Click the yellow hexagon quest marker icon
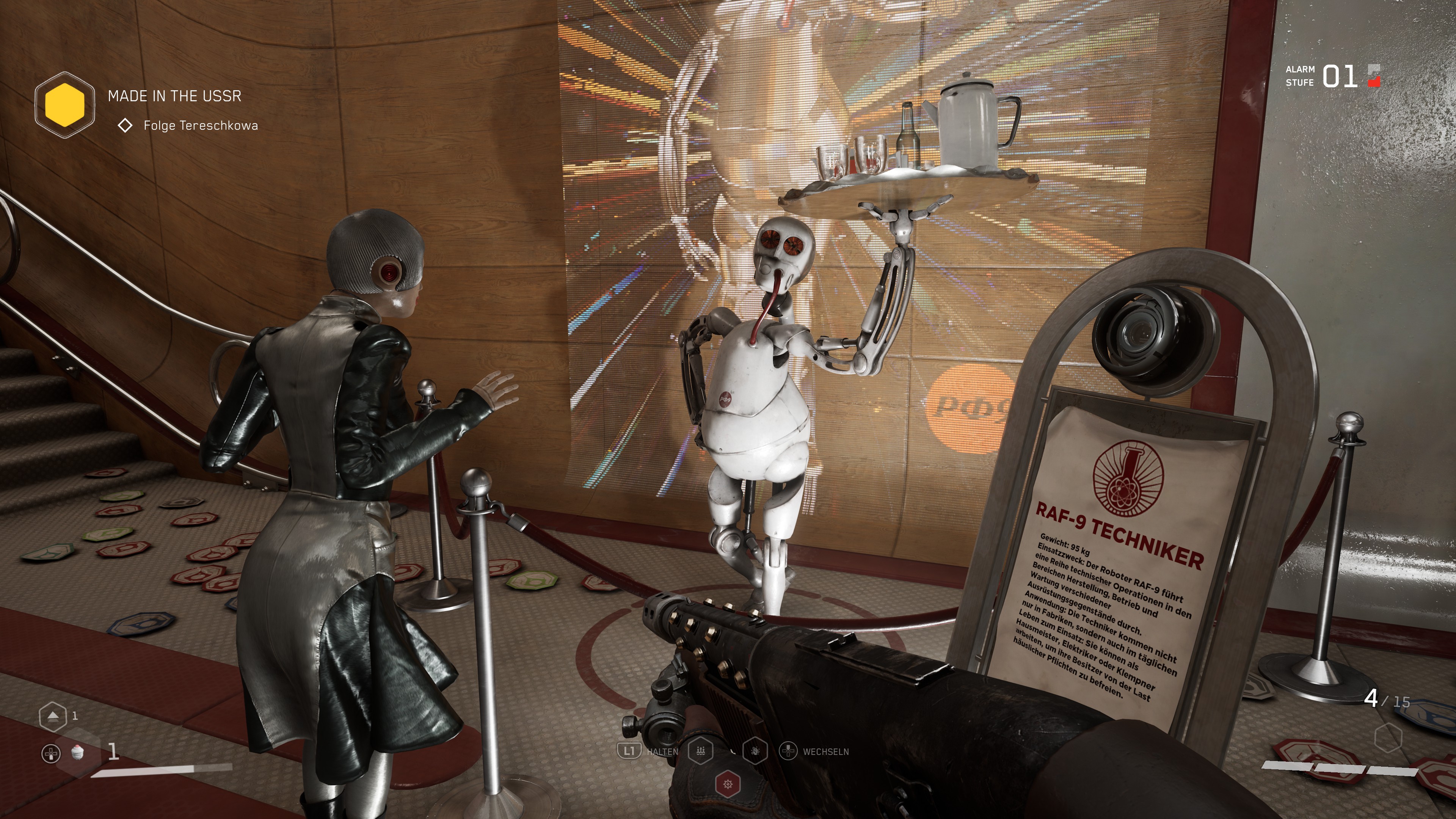Viewport: 1456px width, 819px height. click(64, 105)
